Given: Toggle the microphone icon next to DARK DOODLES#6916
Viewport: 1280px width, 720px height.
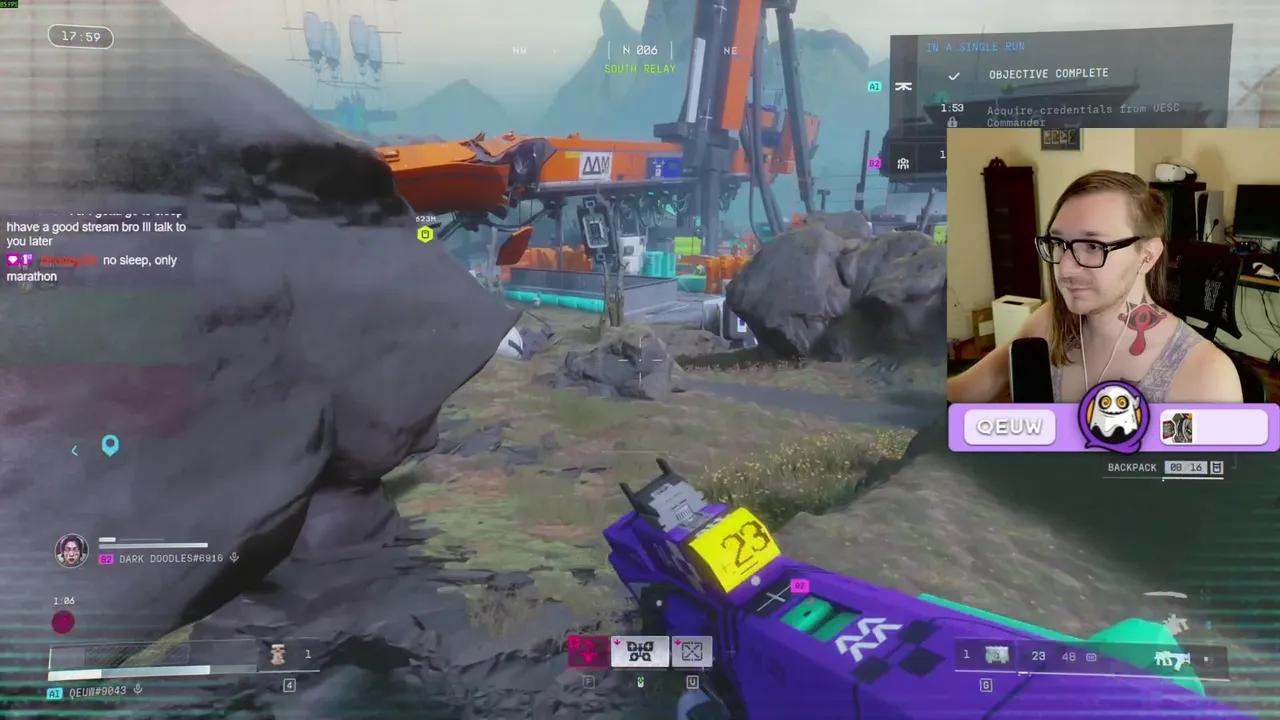Looking at the screenshot, I should click(x=234, y=558).
